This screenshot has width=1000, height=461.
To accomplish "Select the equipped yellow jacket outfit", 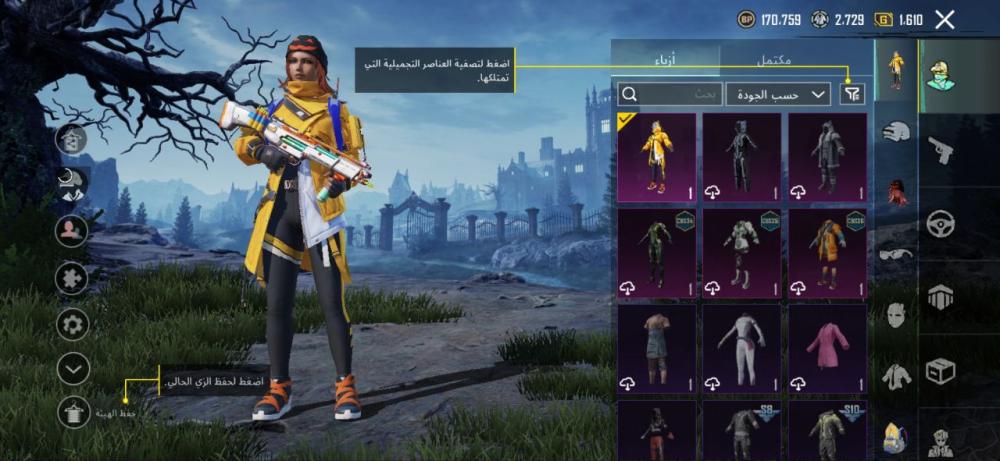I will point(656,155).
